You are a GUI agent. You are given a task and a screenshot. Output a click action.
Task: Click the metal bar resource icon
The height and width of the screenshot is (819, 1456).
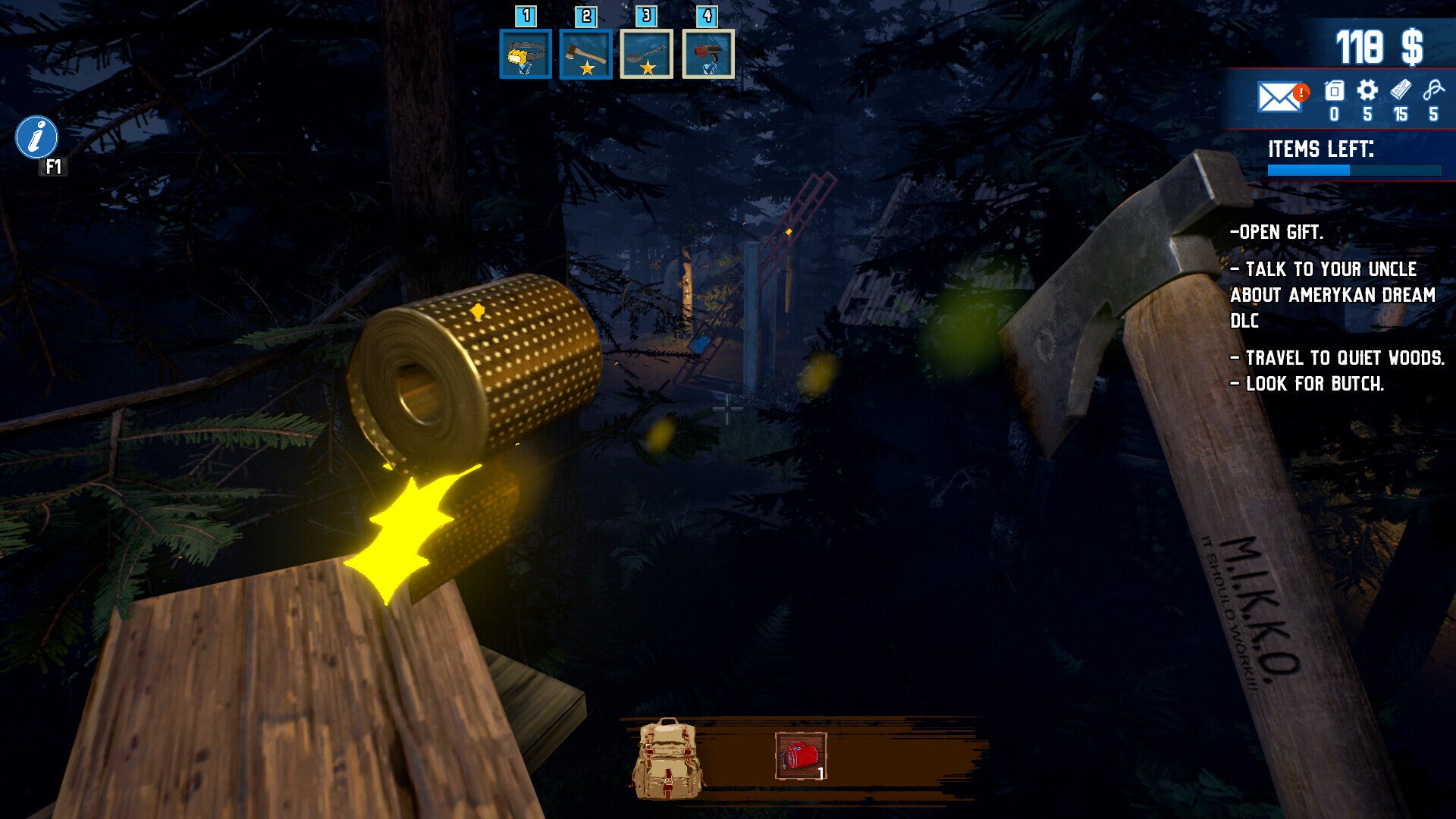point(1401,91)
